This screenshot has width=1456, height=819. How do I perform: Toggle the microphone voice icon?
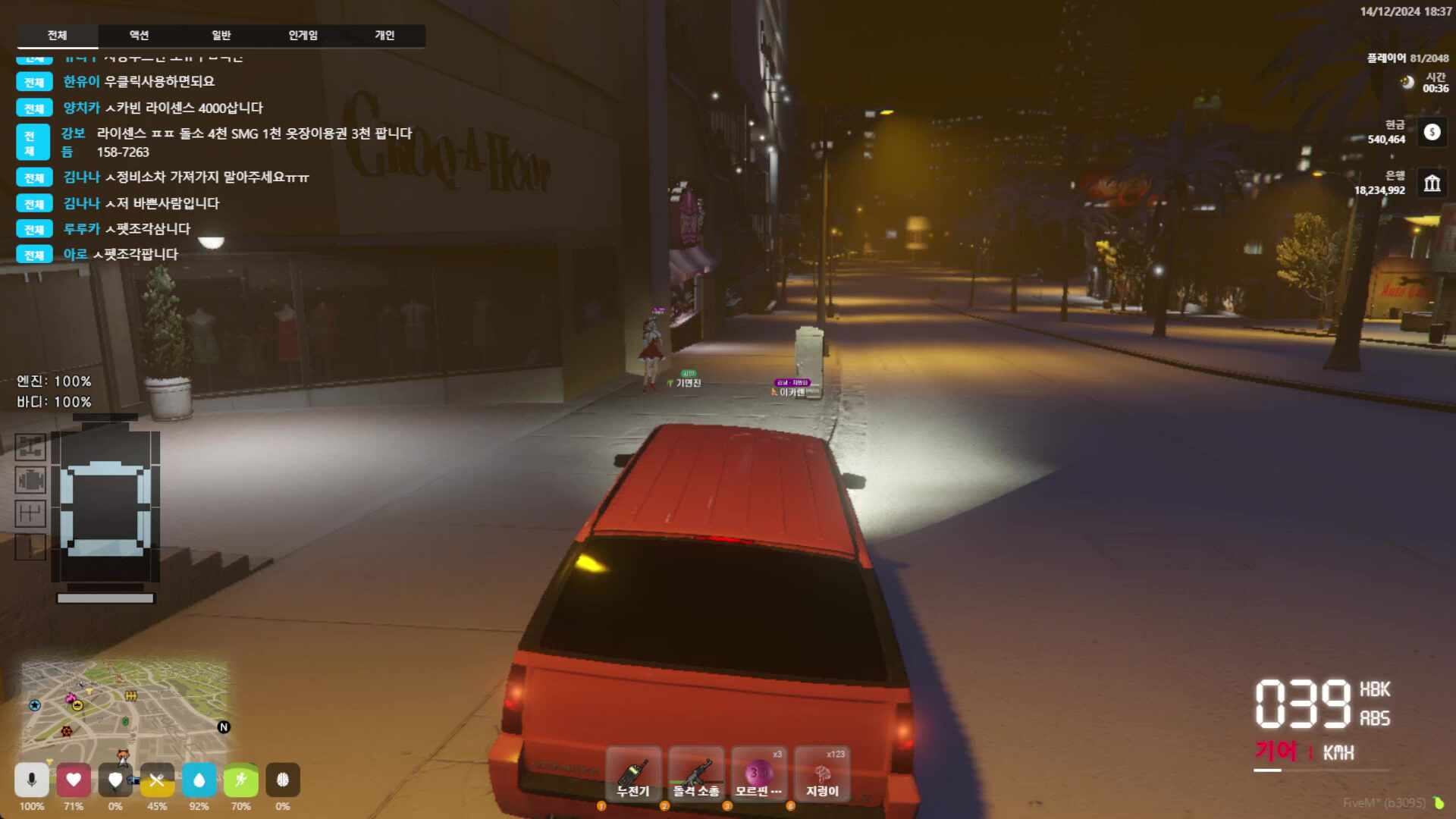point(32,780)
